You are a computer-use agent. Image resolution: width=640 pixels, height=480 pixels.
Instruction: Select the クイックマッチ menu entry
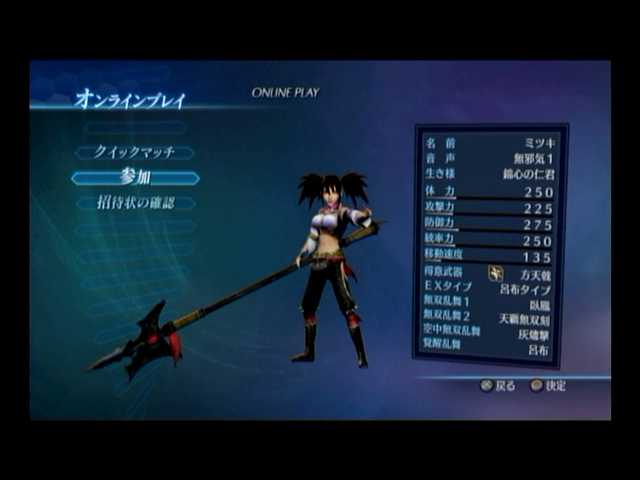tap(134, 153)
